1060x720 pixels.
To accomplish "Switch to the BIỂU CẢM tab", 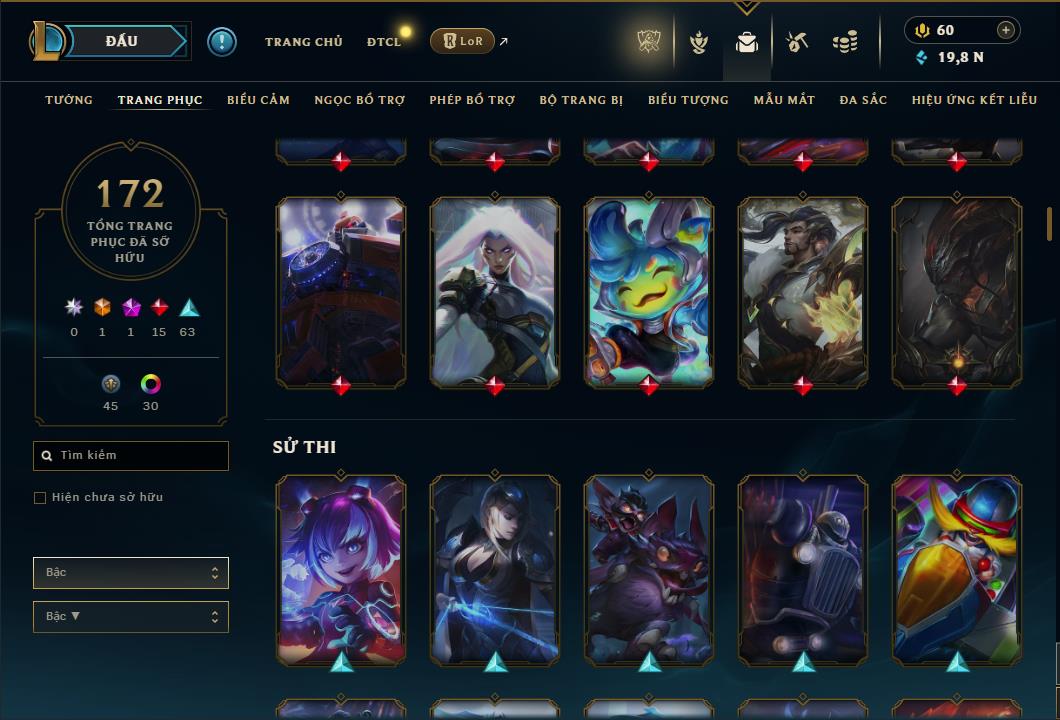I will click(x=258, y=100).
